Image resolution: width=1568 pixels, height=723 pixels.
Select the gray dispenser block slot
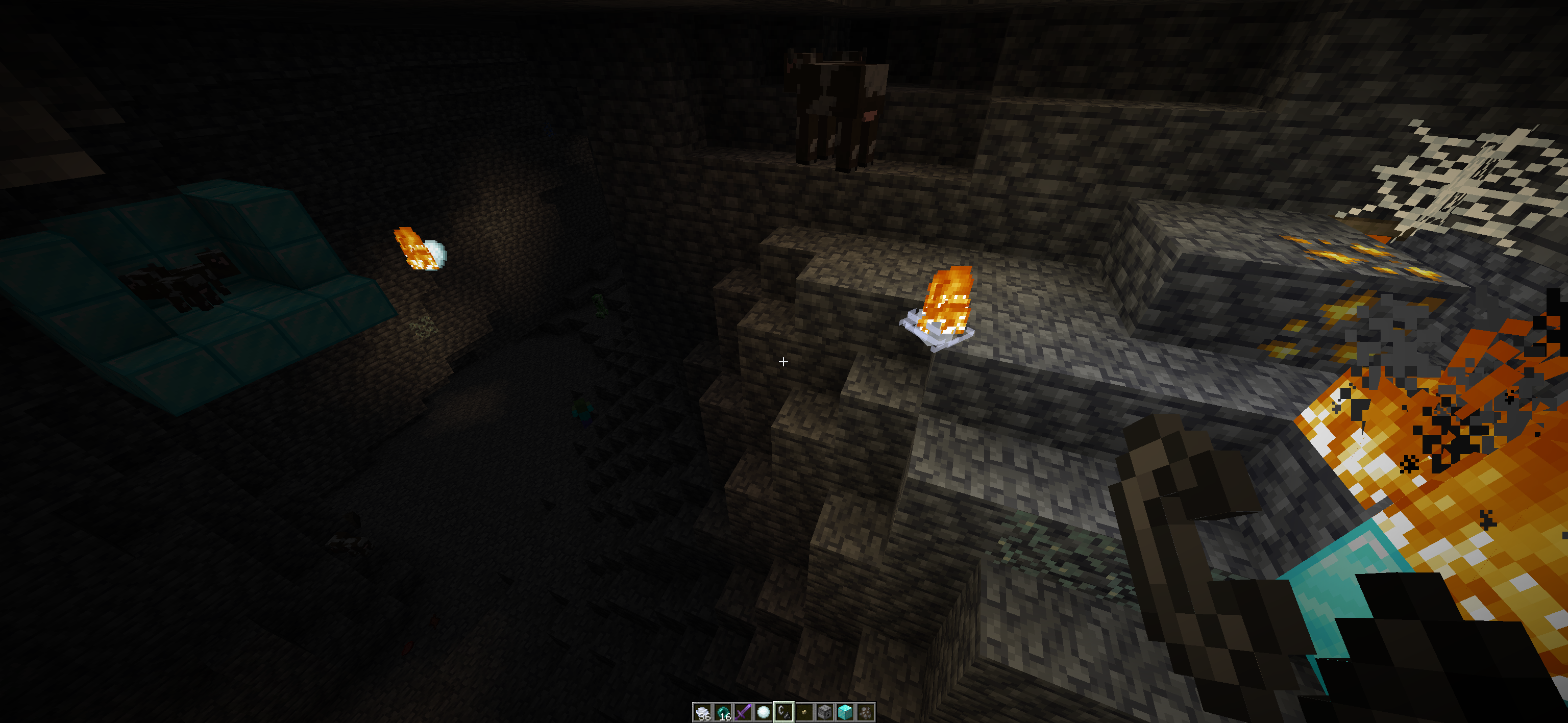(825, 711)
